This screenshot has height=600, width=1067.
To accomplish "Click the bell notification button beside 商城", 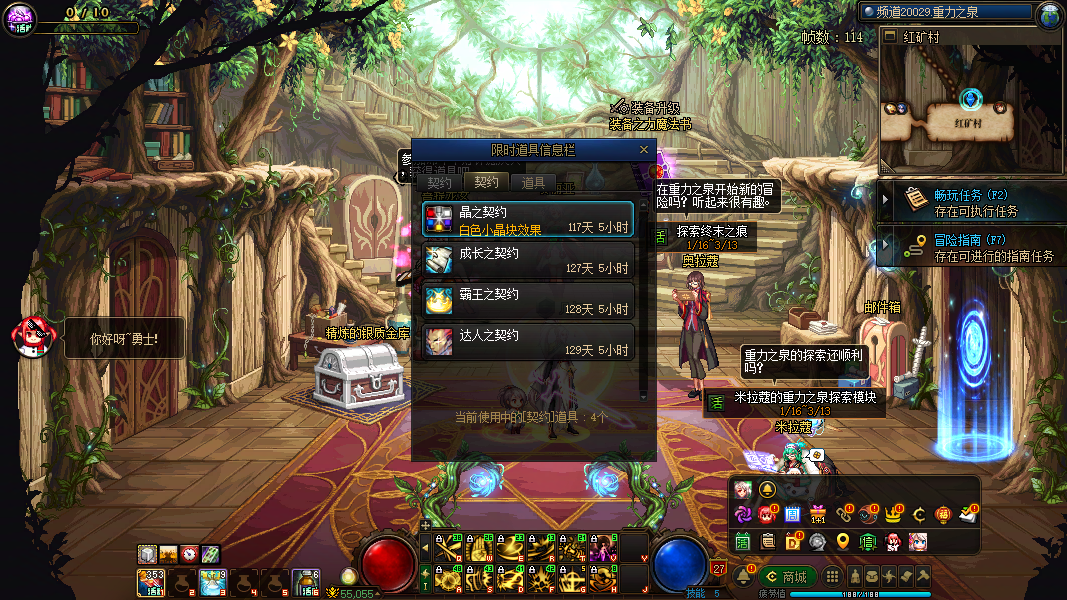I will tap(743, 577).
